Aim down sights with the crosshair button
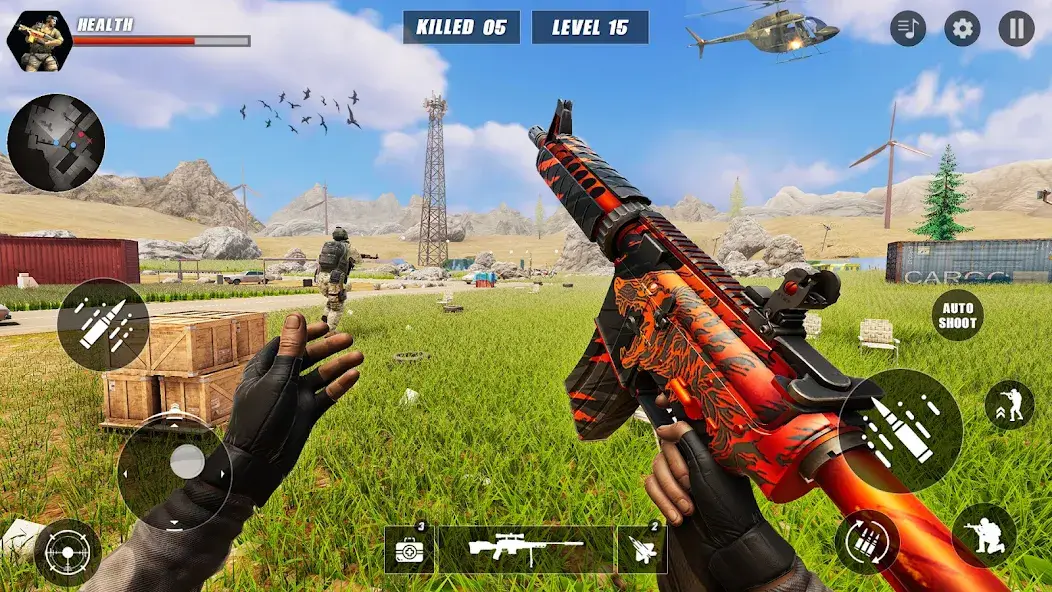The image size is (1052, 592). (x=68, y=552)
